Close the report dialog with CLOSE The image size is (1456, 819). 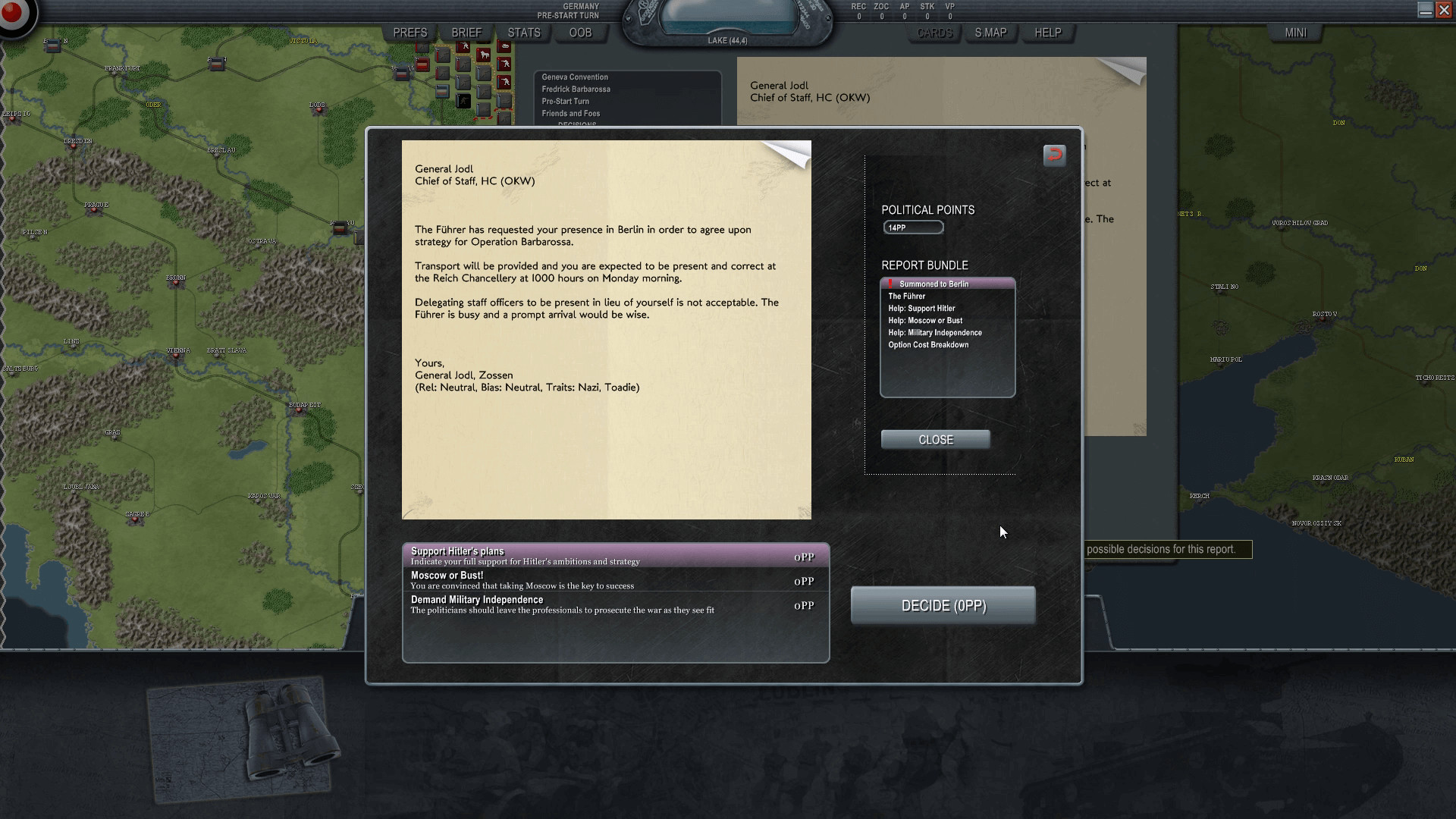tap(935, 440)
